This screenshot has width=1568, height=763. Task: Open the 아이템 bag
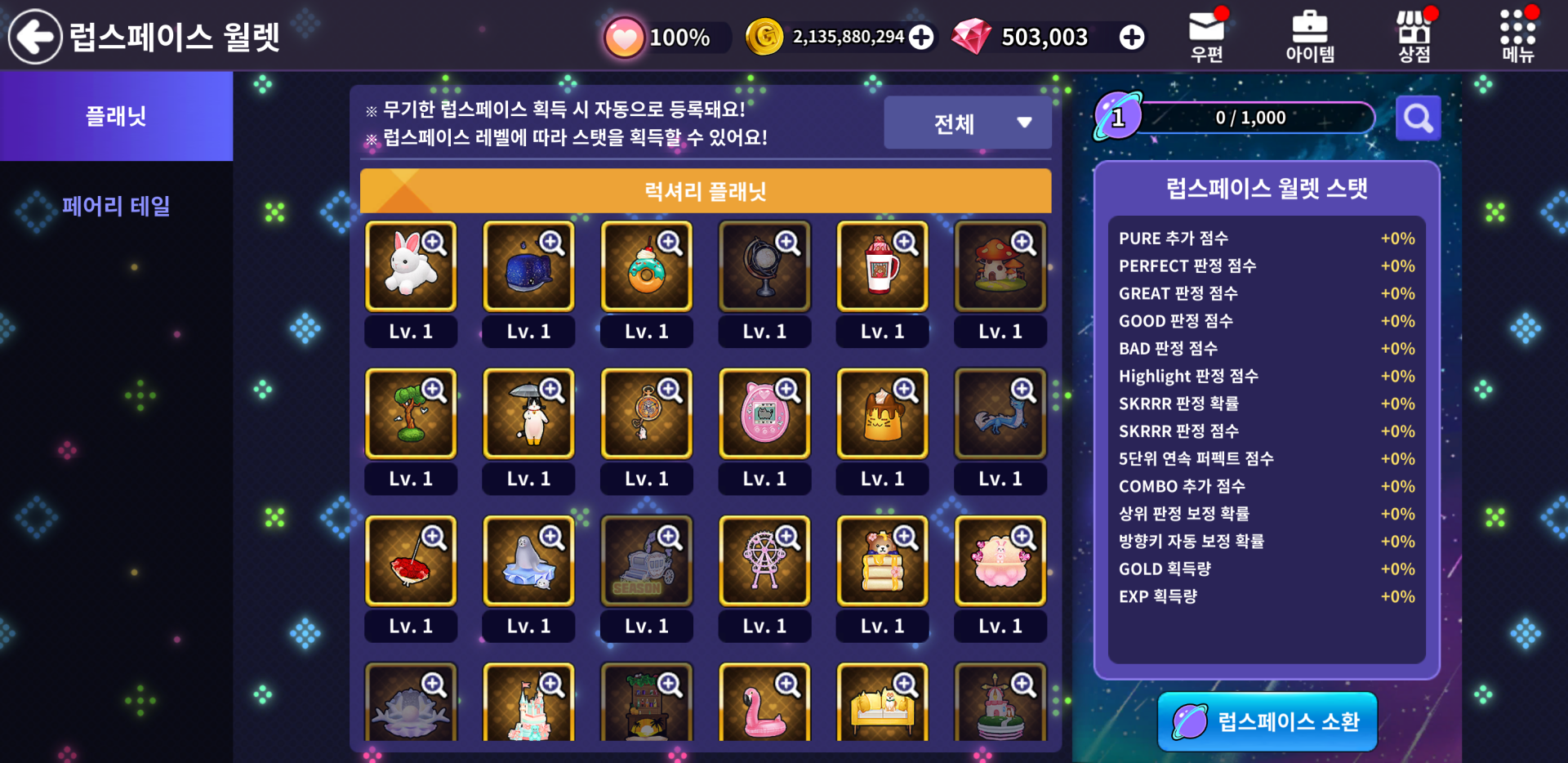pyautogui.click(x=1310, y=37)
